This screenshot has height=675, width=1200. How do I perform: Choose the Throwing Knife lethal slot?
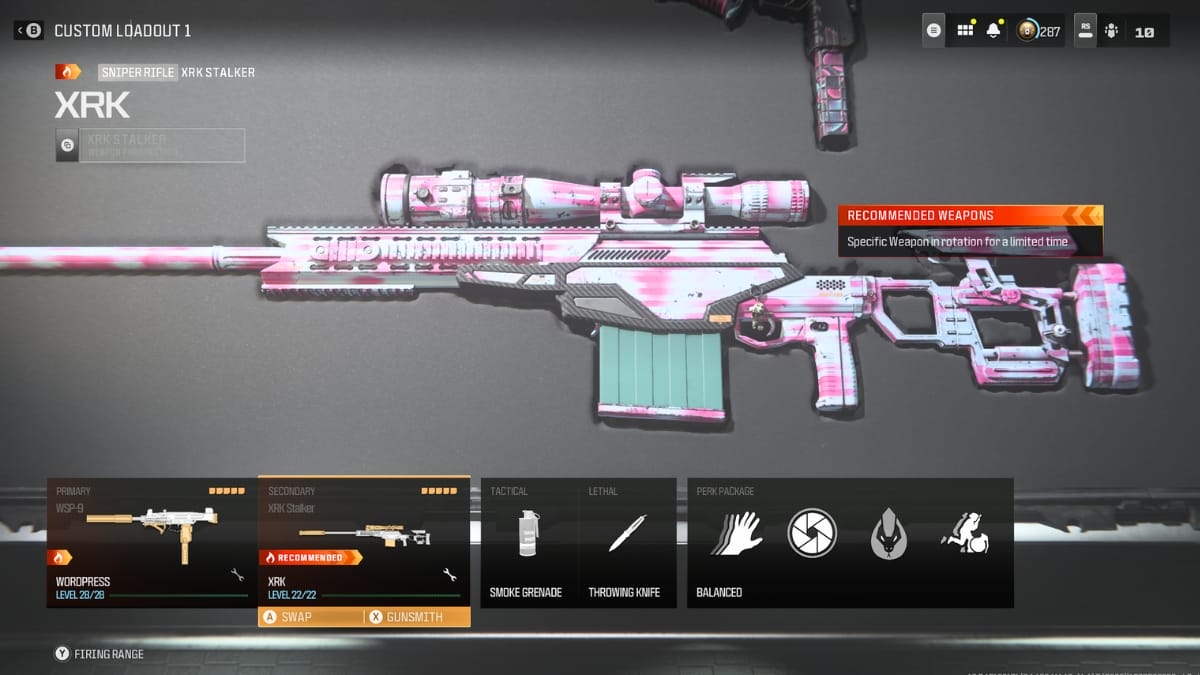[x=626, y=542]
